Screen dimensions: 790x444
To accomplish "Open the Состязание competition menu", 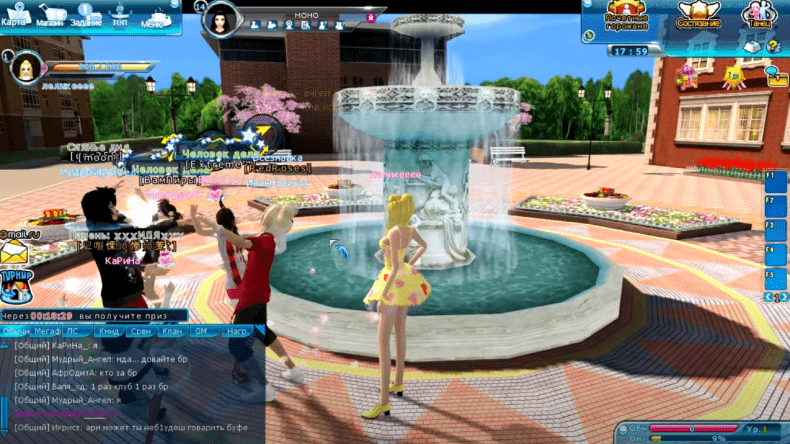I will coord(699,15).
